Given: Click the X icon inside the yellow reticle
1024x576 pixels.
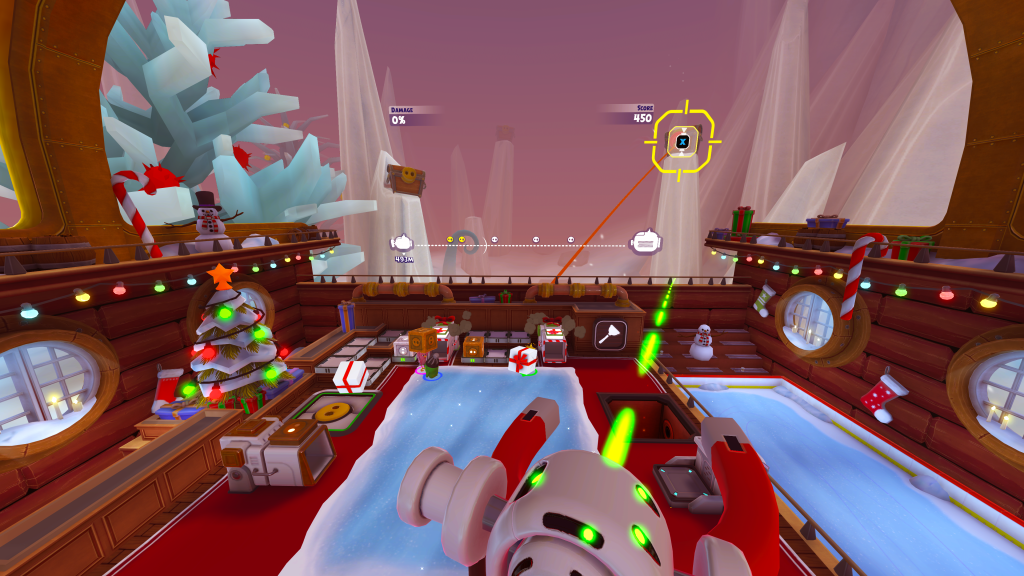Looking at the screenshot, I should tap(683, 142).
